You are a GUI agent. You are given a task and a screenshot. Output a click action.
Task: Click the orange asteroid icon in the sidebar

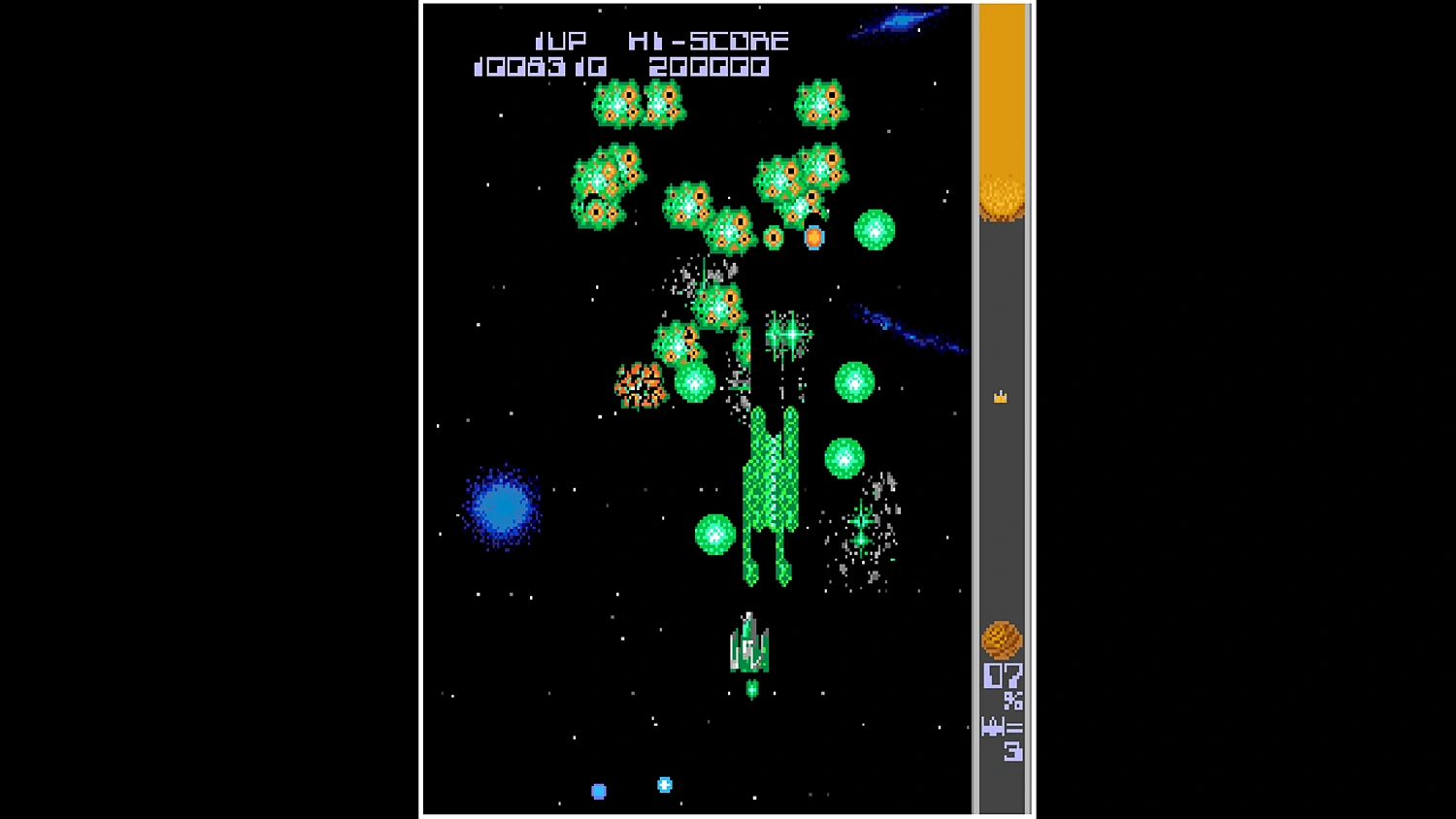pyautogui.click(x=1002, y=637)
